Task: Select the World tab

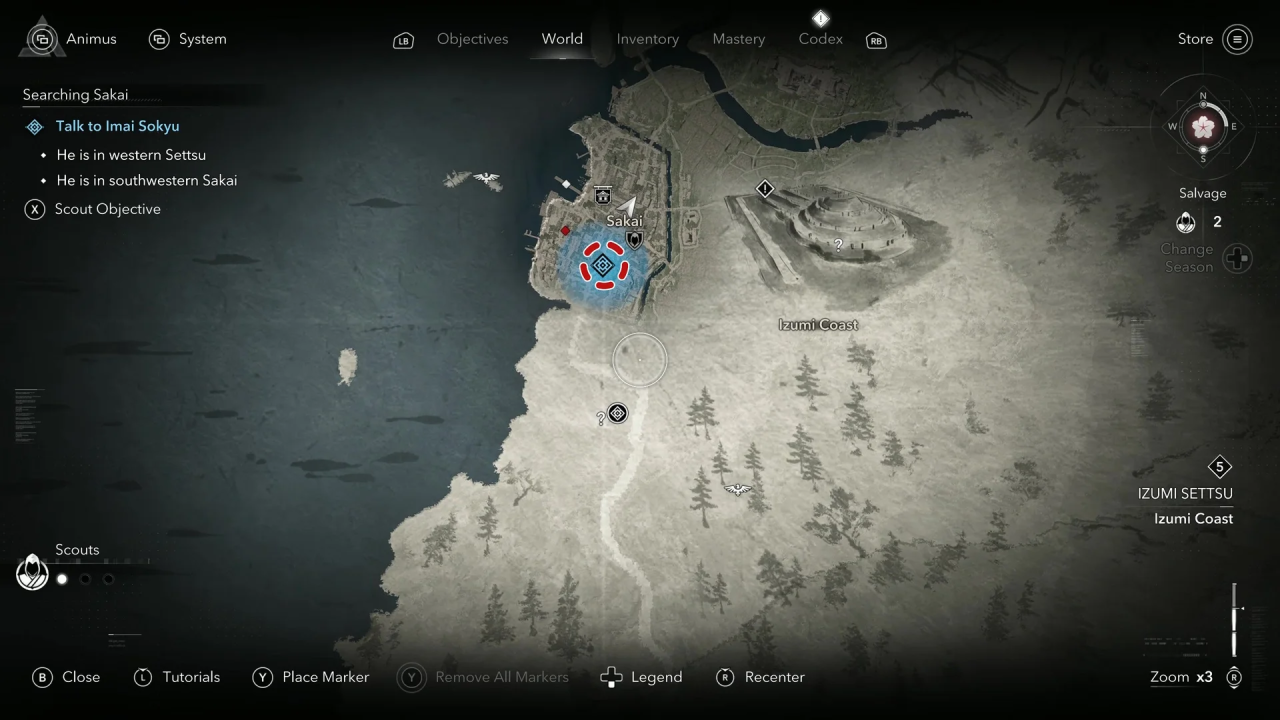Action: point(562,39)
